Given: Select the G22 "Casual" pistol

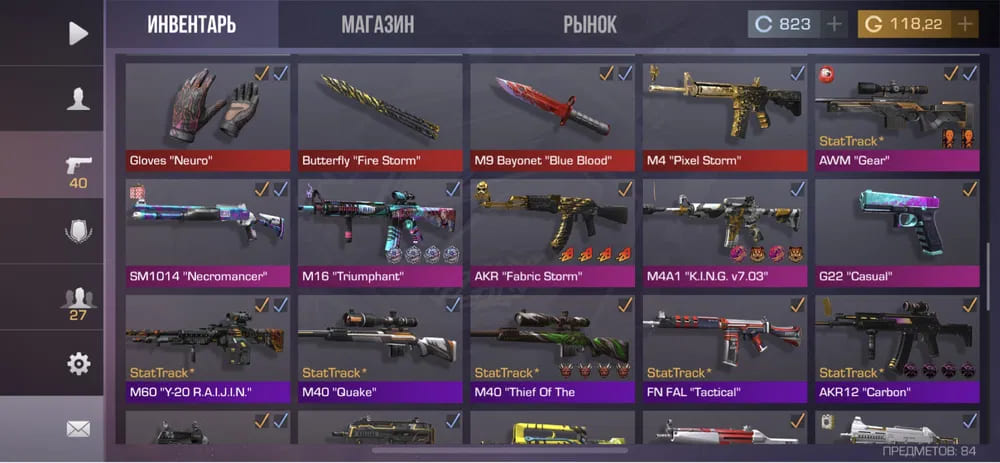Looking at the screenshot, I should click(x=897, y=232).
